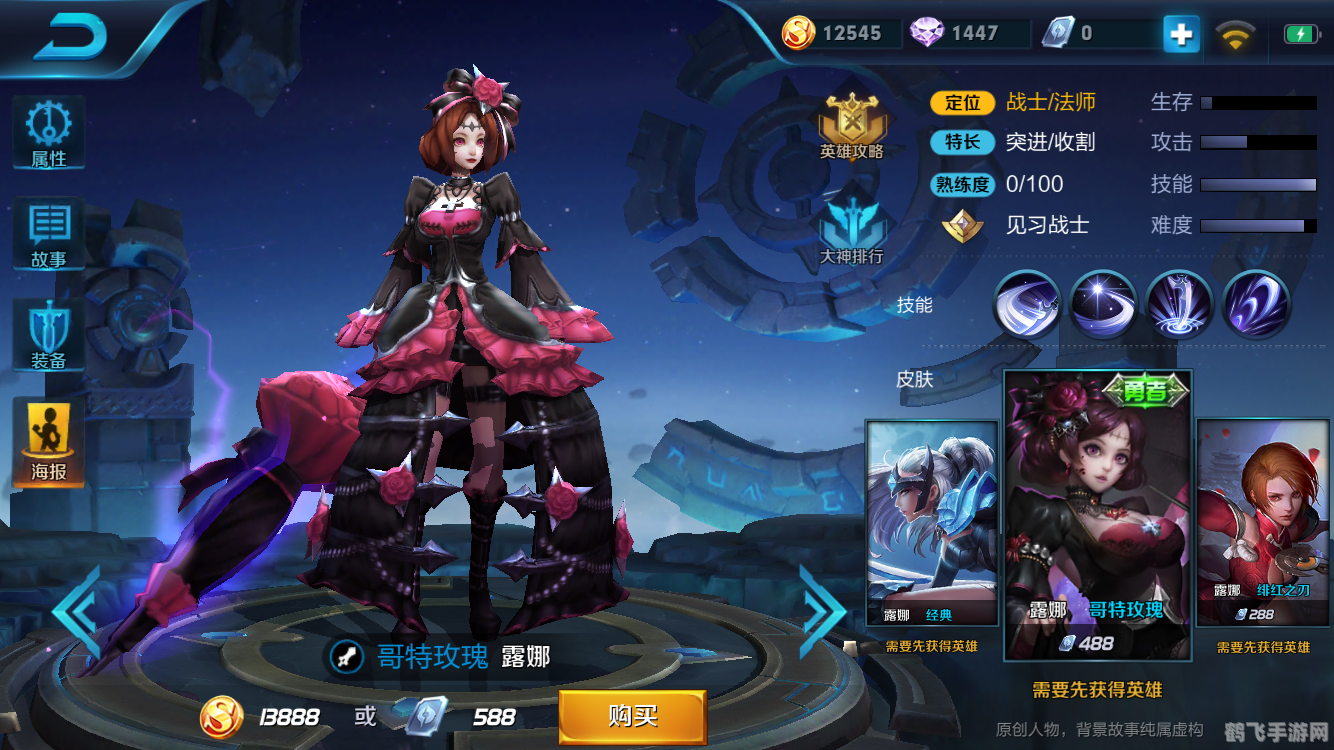Select the first slashing skill icon

[x=1026, y=304]
